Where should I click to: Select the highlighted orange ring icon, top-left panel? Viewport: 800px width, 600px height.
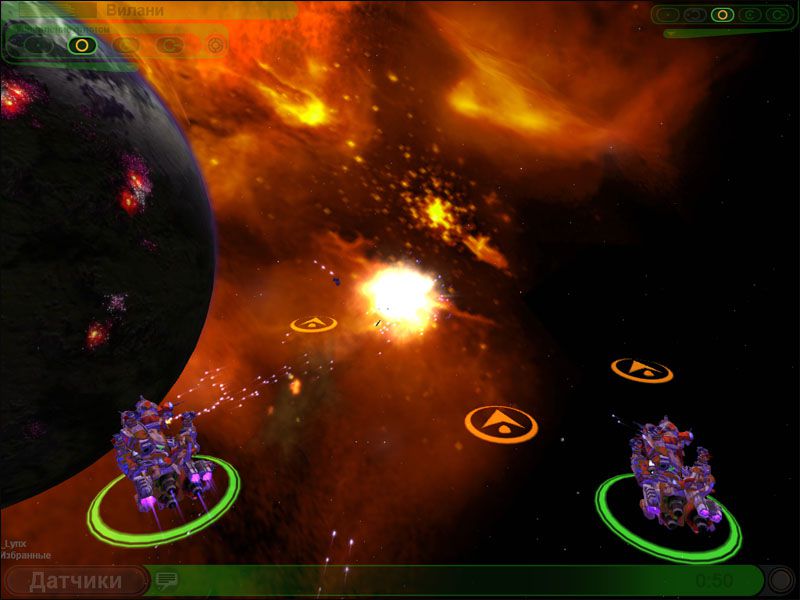click(82, 44)
